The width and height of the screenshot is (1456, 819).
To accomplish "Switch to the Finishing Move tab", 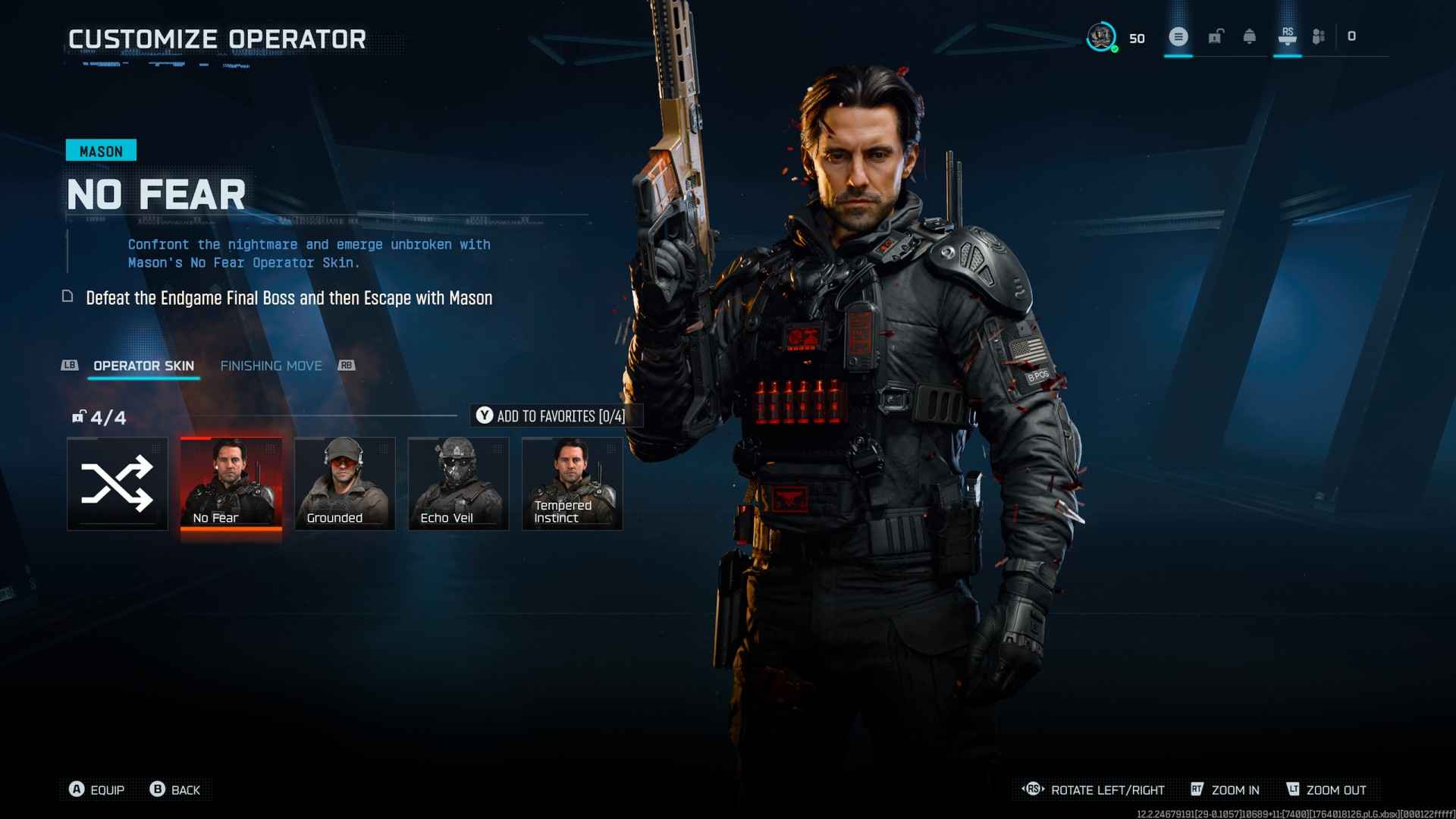I will 271,366.
